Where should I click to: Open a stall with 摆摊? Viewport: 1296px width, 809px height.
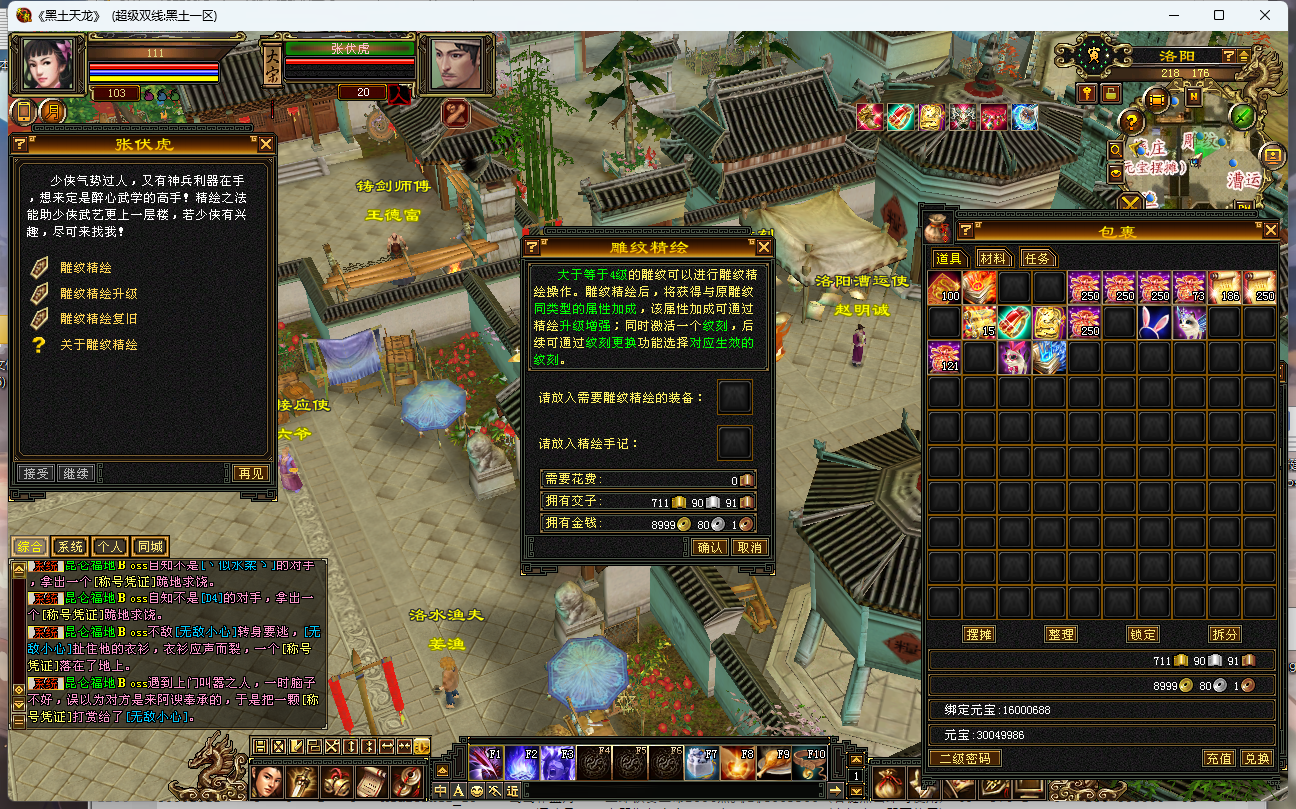click(x=978, y=634)
